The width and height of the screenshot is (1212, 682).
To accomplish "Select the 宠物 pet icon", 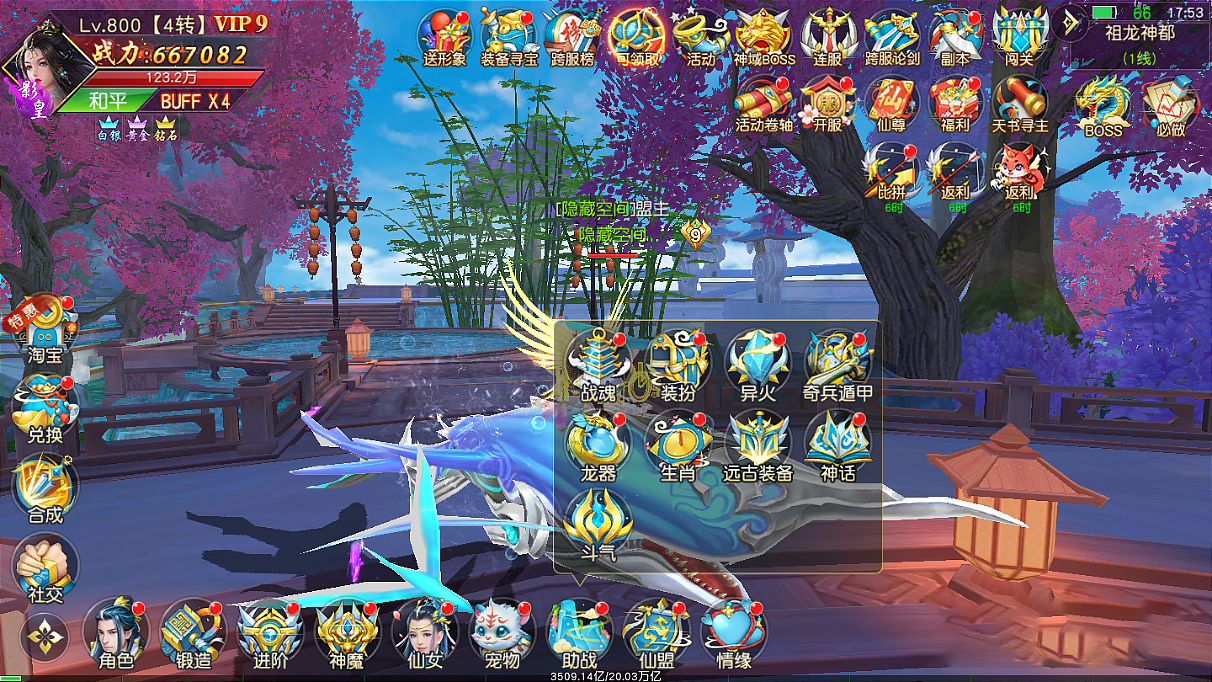I will point(502,630).
